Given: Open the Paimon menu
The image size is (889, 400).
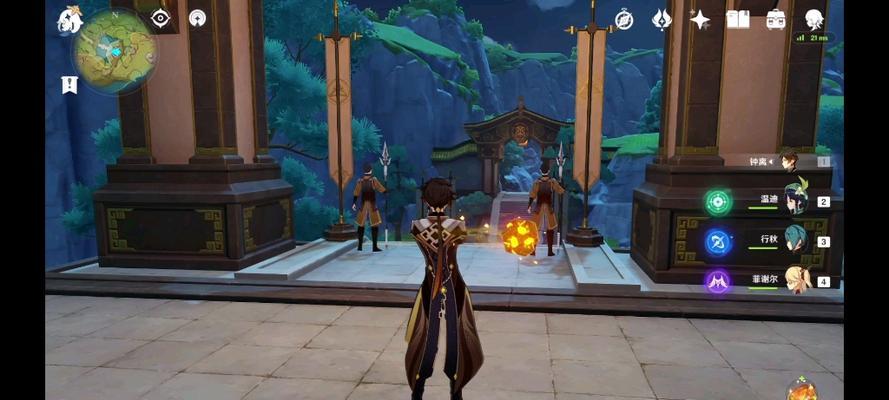Looking at the screenshot, I should (x=69, y=18).
